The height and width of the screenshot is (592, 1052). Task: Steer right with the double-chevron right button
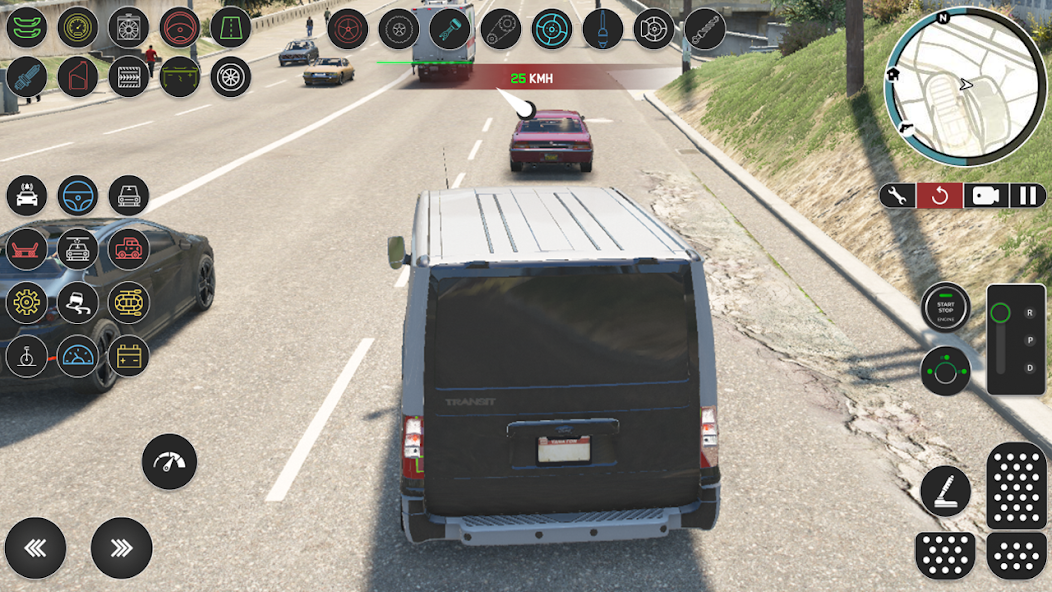(x=121, y=548)
